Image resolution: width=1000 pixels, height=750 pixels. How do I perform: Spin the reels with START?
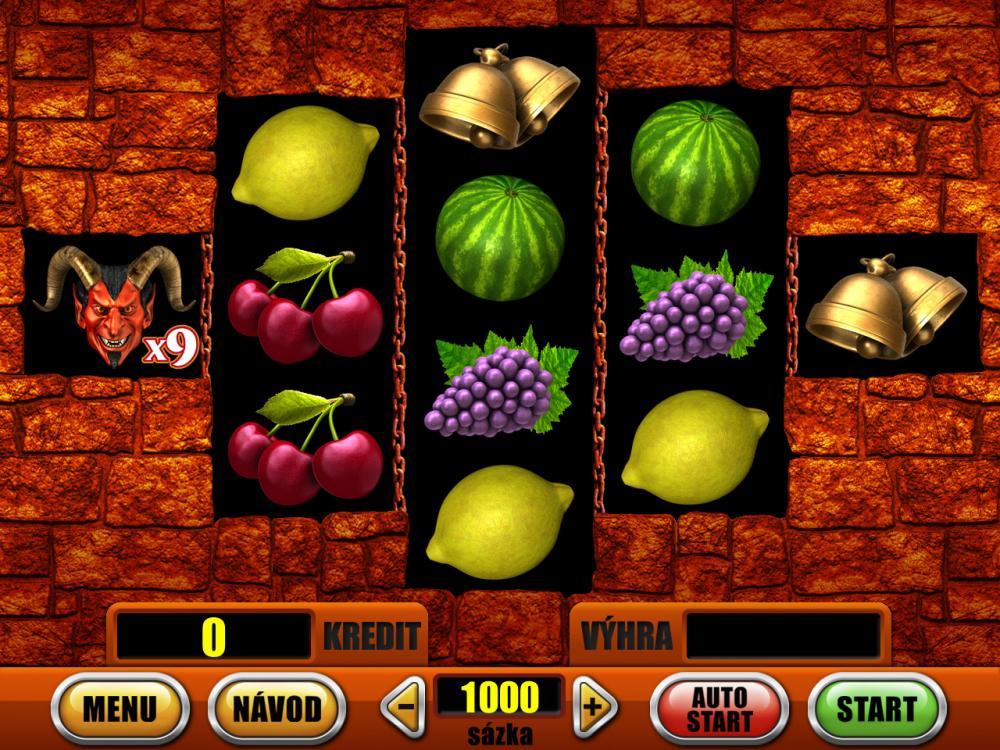(x=876, y=708)
